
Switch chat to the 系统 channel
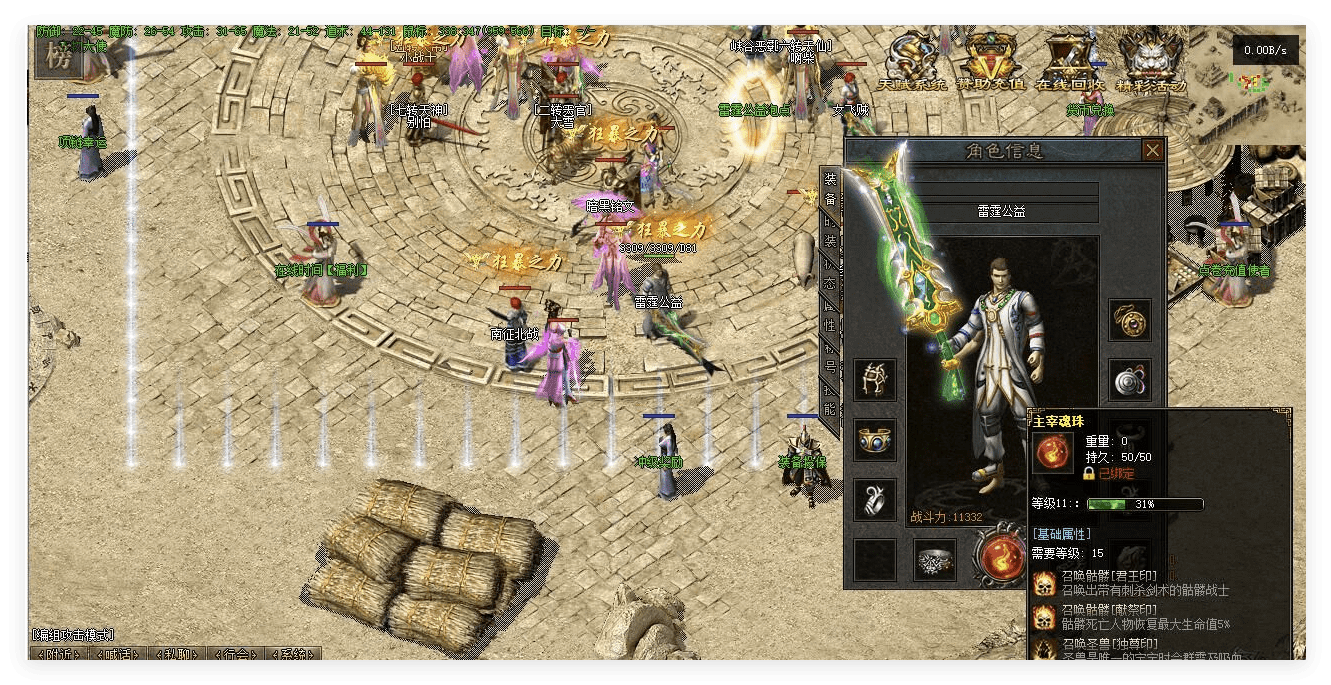tap(292, 655)
